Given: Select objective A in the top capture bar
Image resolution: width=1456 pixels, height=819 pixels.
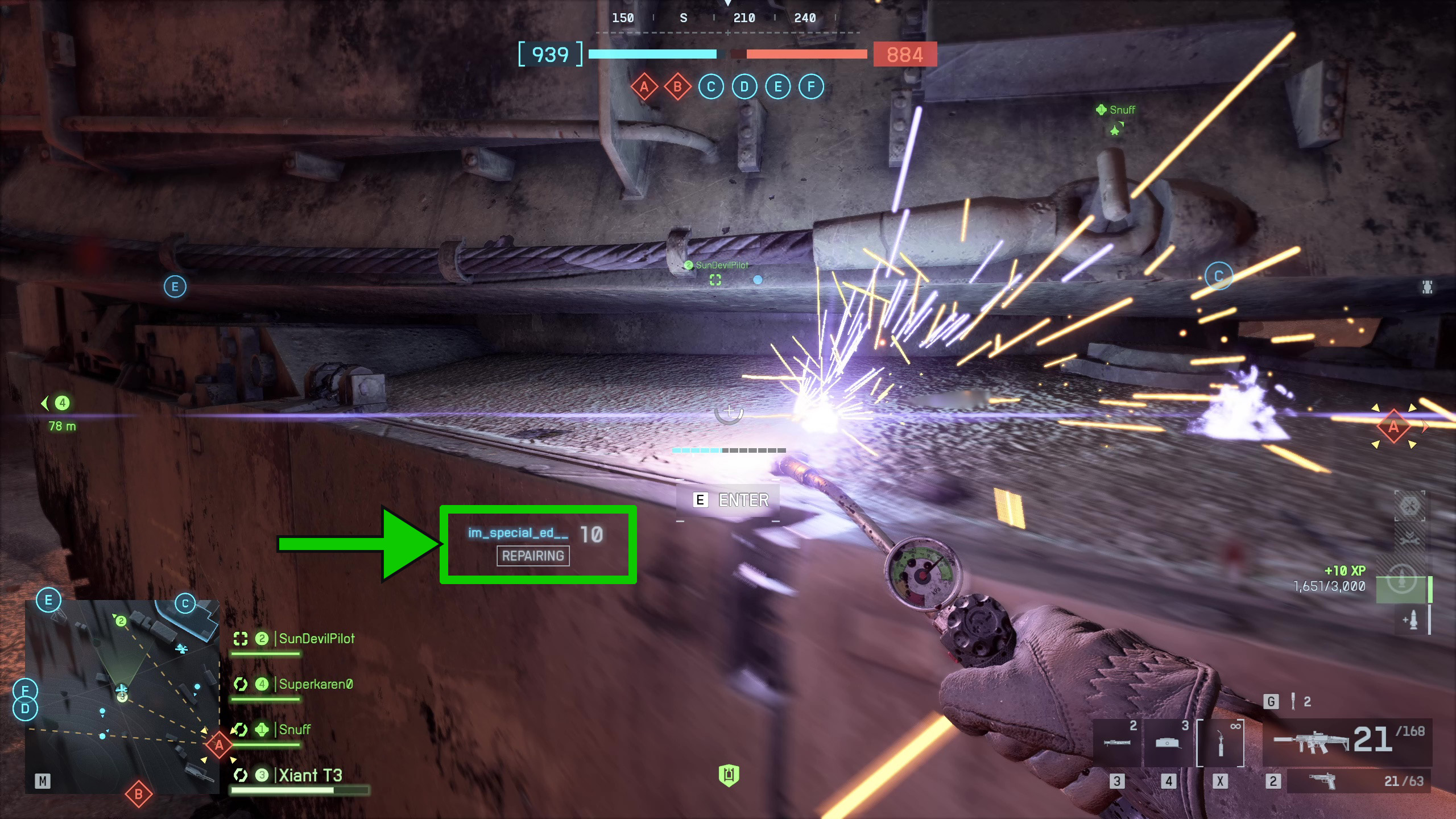Looking at the screenshot, I should coord(644,87).
